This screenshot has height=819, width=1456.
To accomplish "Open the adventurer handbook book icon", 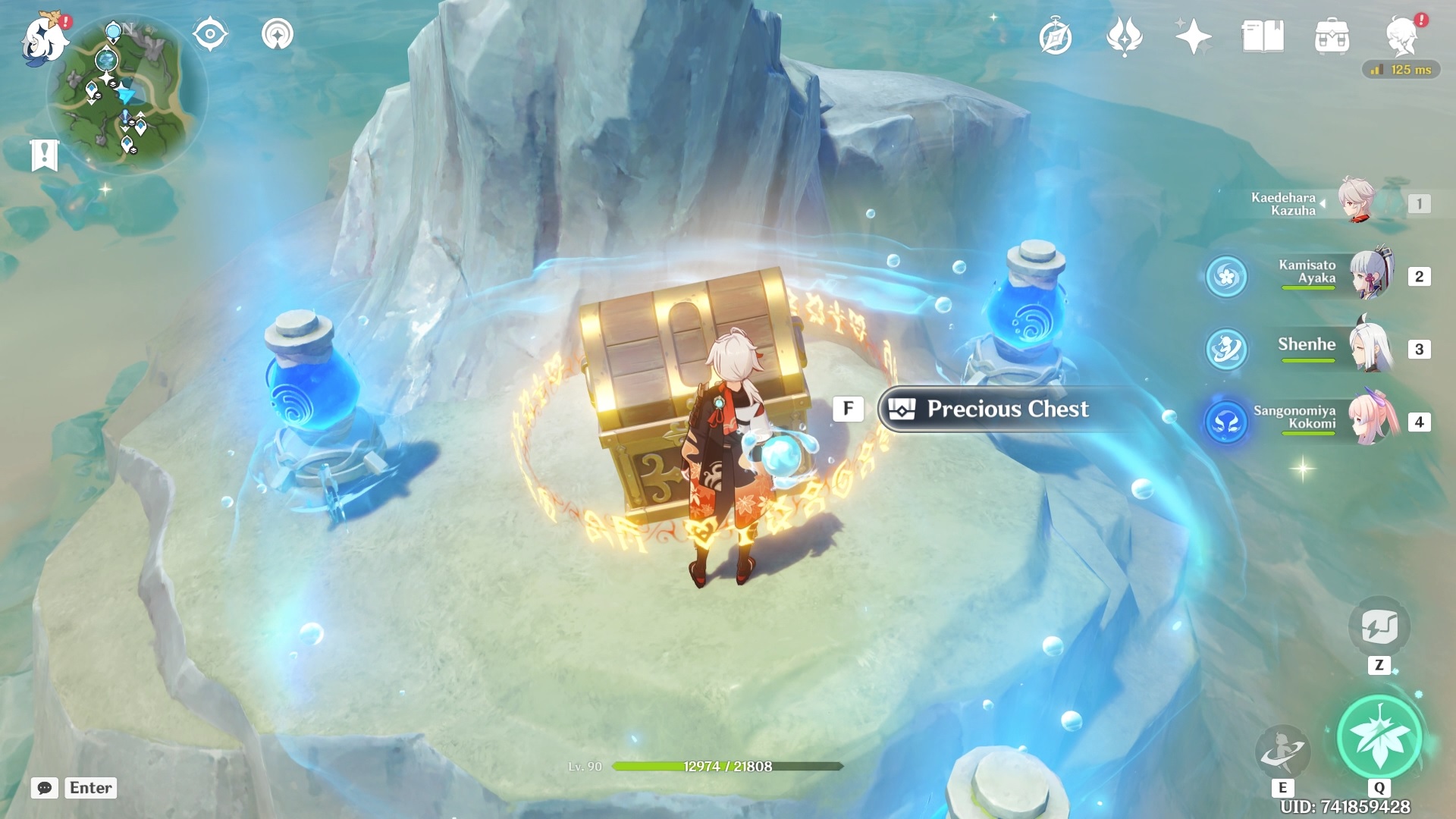I will [x=1262, y=37].
